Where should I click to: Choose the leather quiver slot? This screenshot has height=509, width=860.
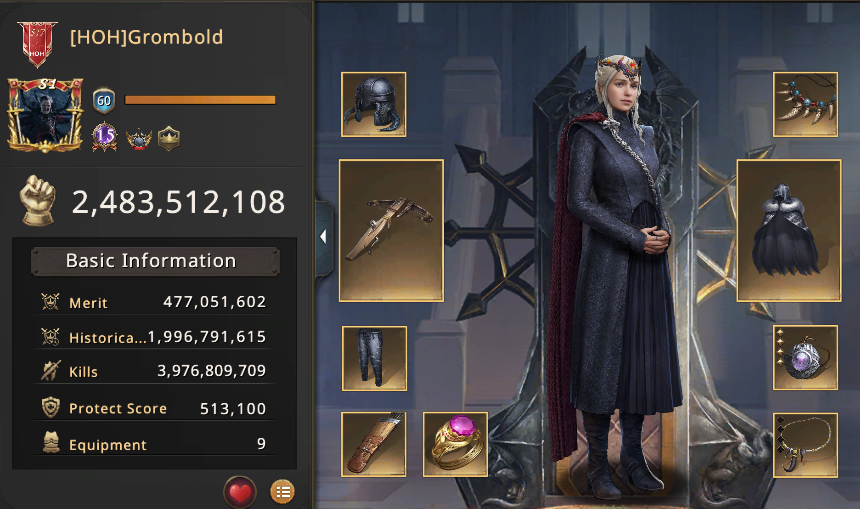pyautogui.click(x=373, y=443)
